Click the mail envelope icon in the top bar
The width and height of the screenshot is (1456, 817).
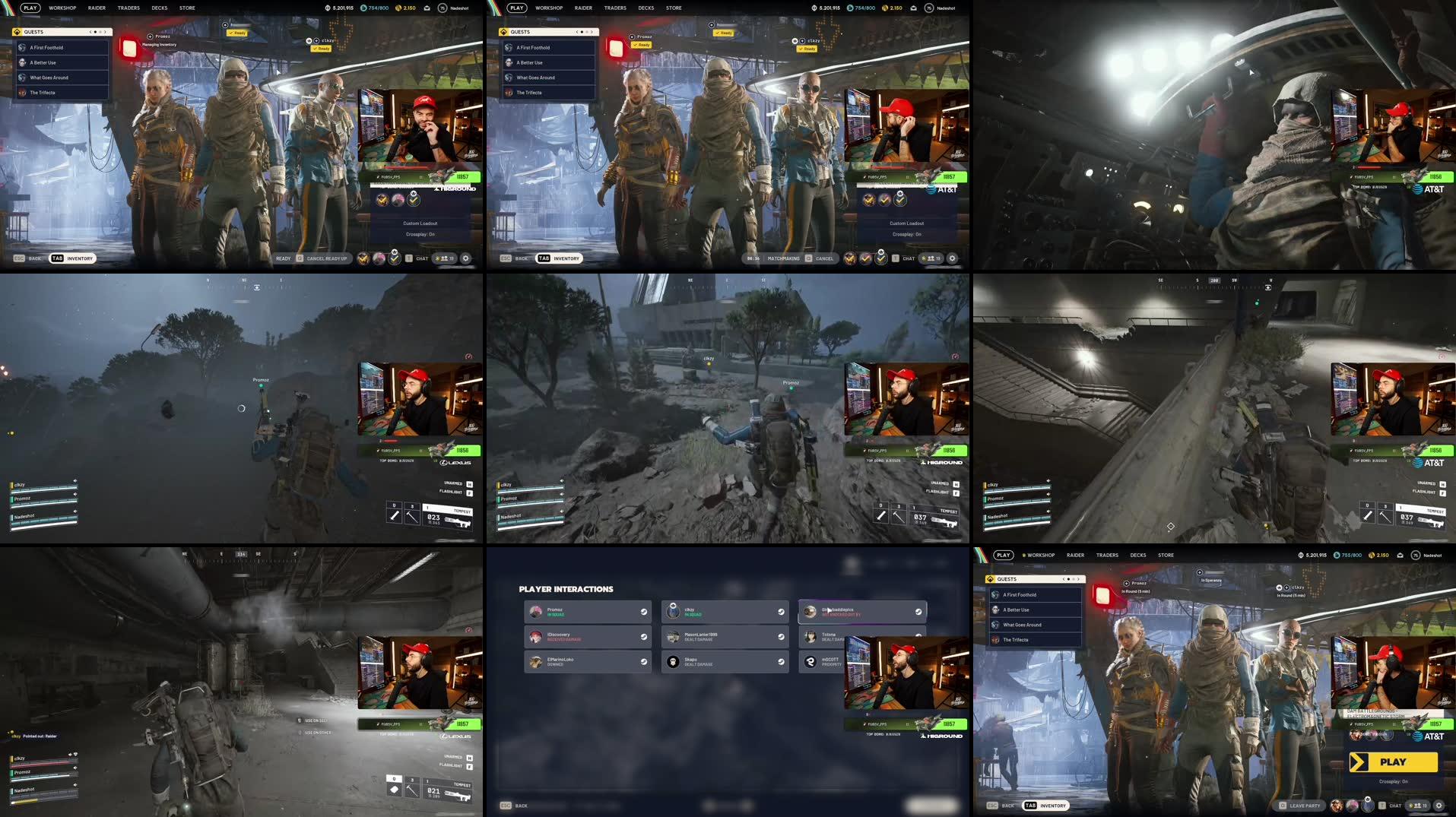427,8
